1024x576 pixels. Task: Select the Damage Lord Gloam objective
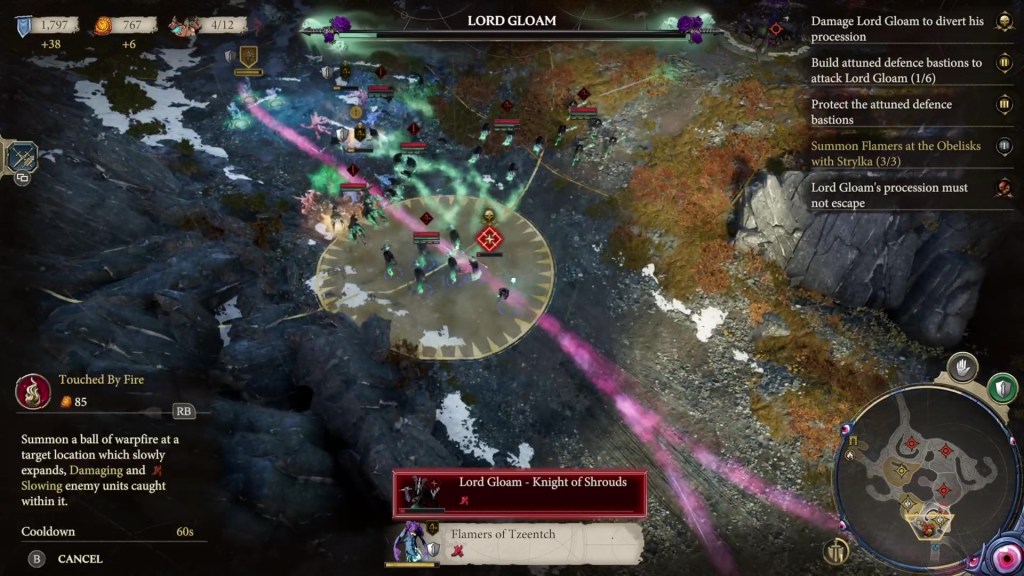[x=898, y=28]
